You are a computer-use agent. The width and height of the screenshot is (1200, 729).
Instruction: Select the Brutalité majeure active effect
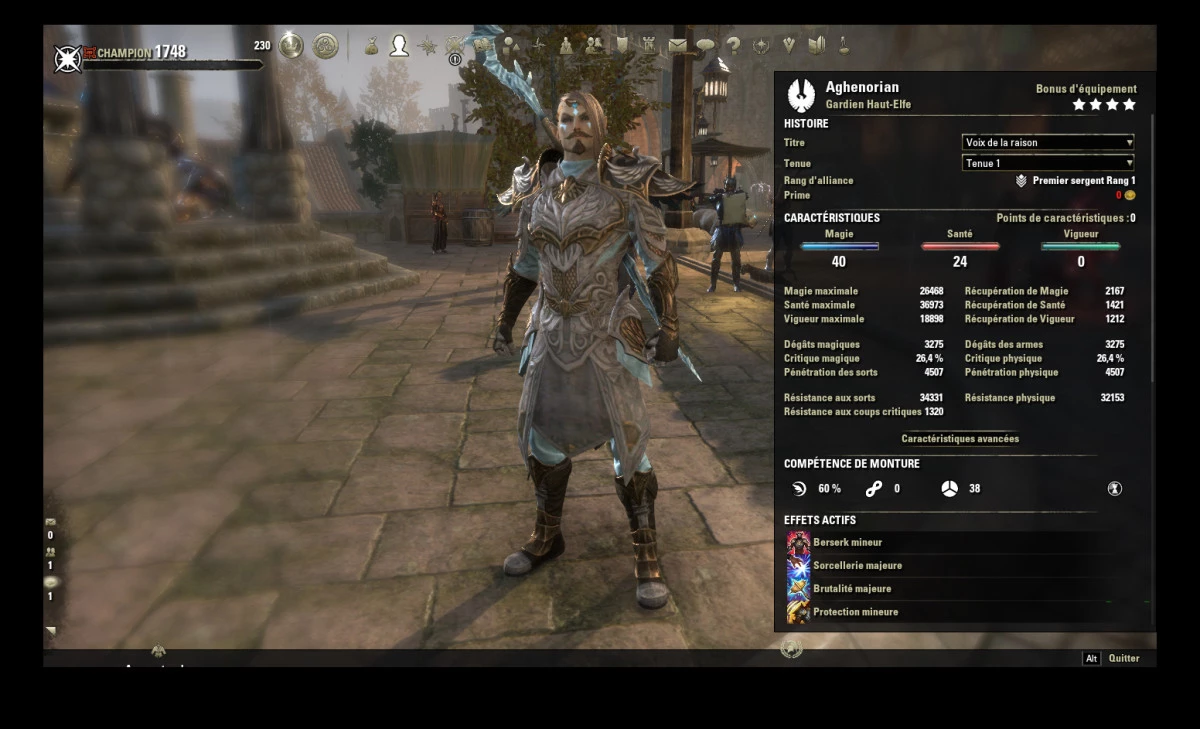(x=851, y=589)
